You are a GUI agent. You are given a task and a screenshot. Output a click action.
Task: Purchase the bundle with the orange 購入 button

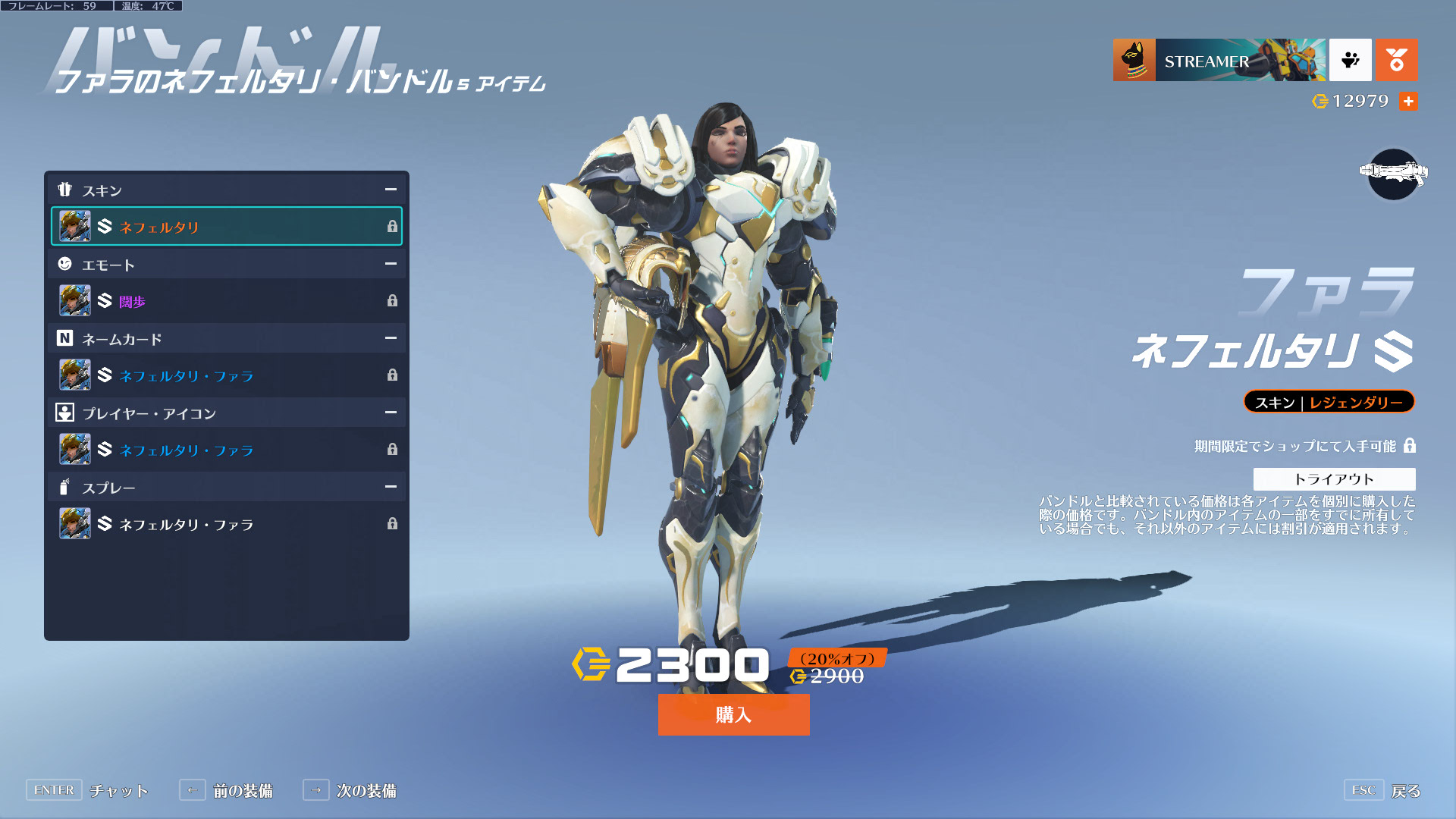click(x=733, y=714)
